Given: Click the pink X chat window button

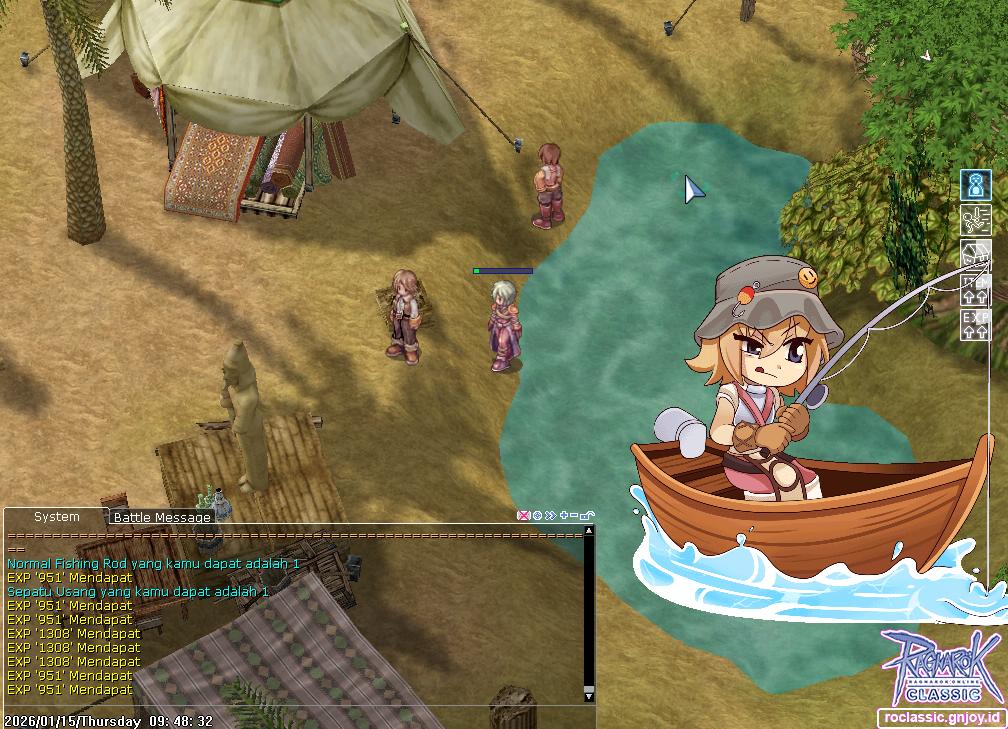Looking at the screenshot, I should (522, 515).
